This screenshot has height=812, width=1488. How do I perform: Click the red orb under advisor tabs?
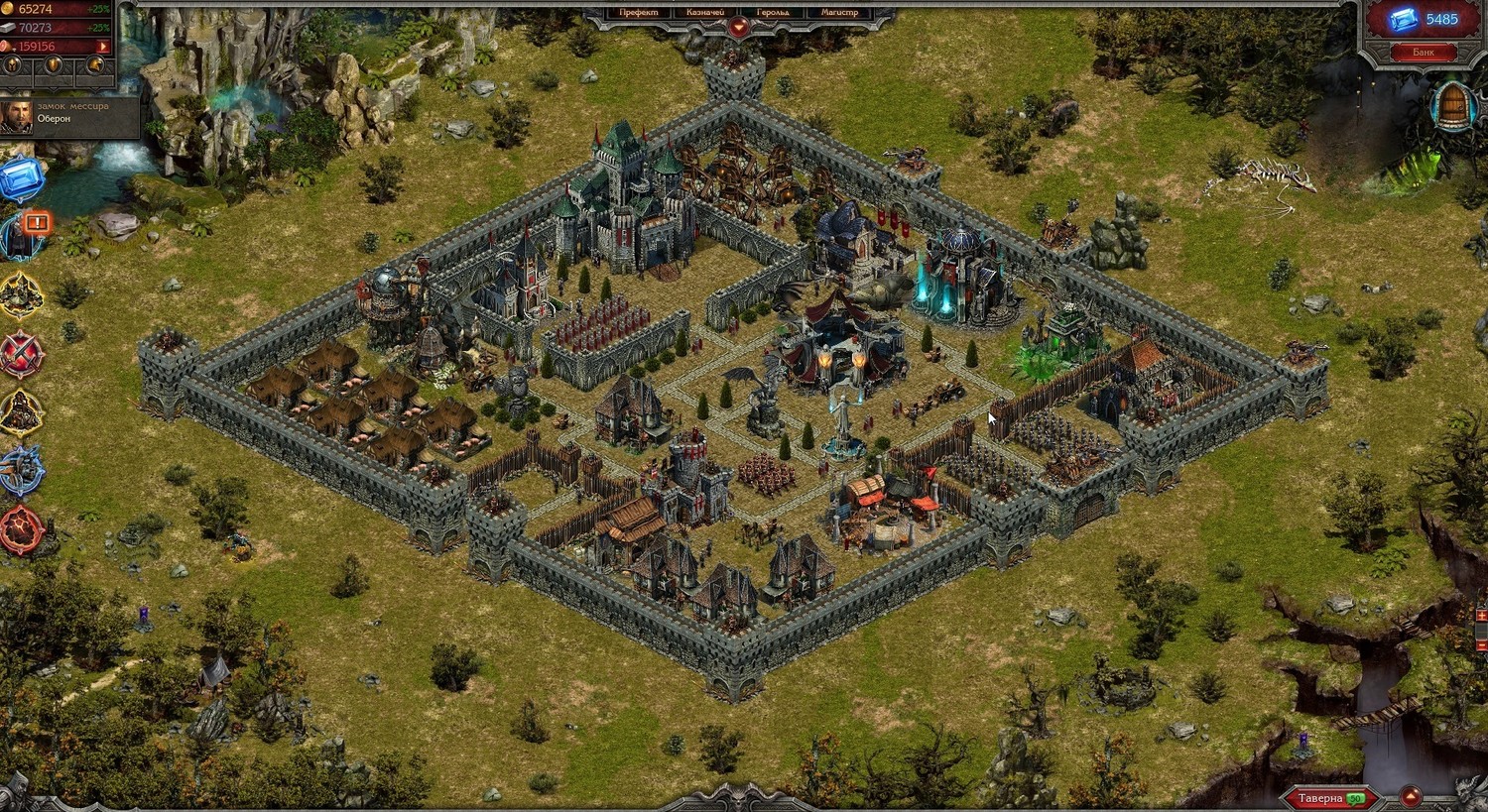(739, 28)
